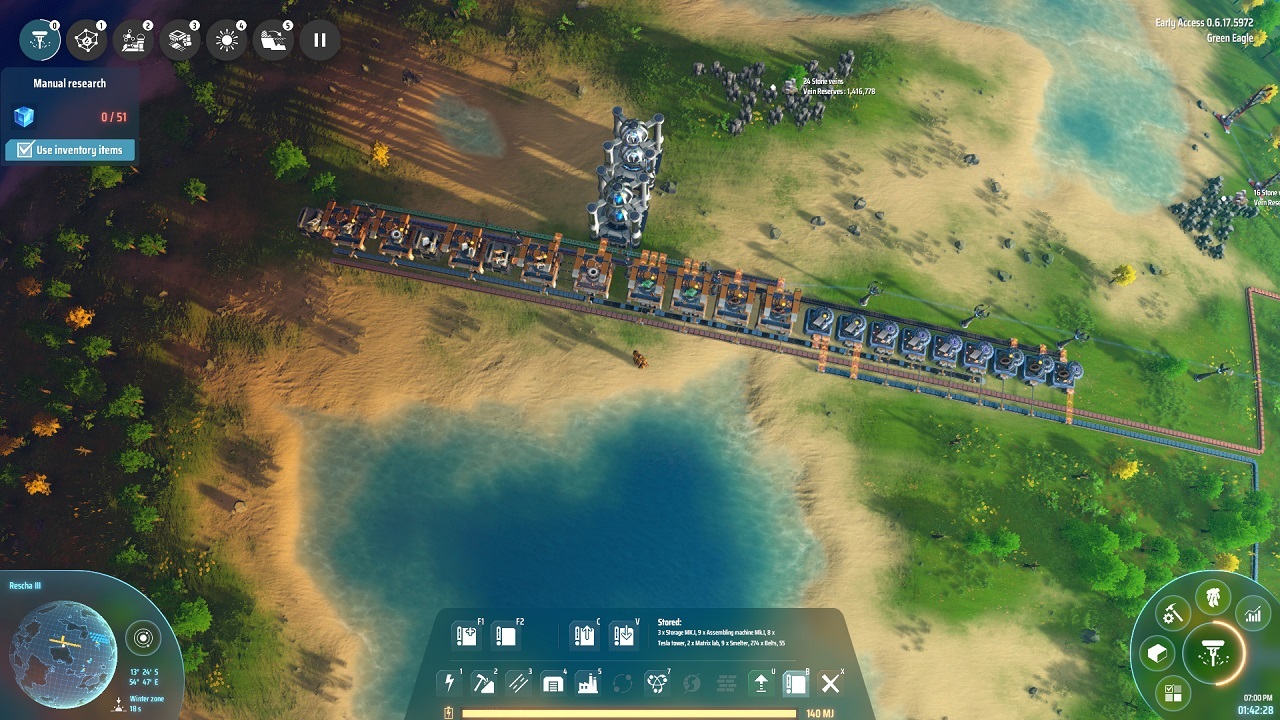Activate the X dismantle tool
This screenshot has height=720, width=1280.
pos(830,683)
